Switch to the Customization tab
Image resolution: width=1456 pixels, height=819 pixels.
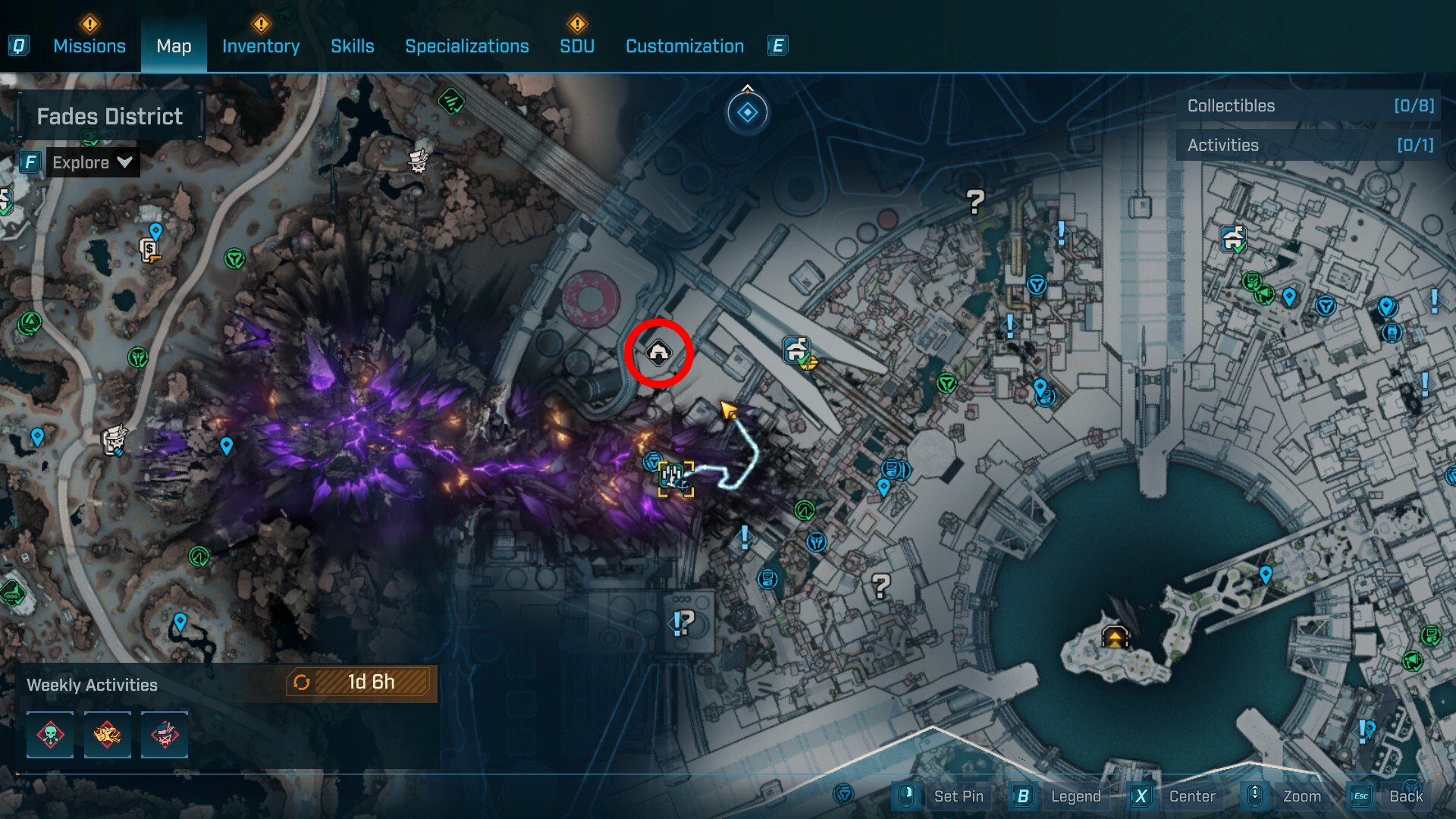(685, 46)
